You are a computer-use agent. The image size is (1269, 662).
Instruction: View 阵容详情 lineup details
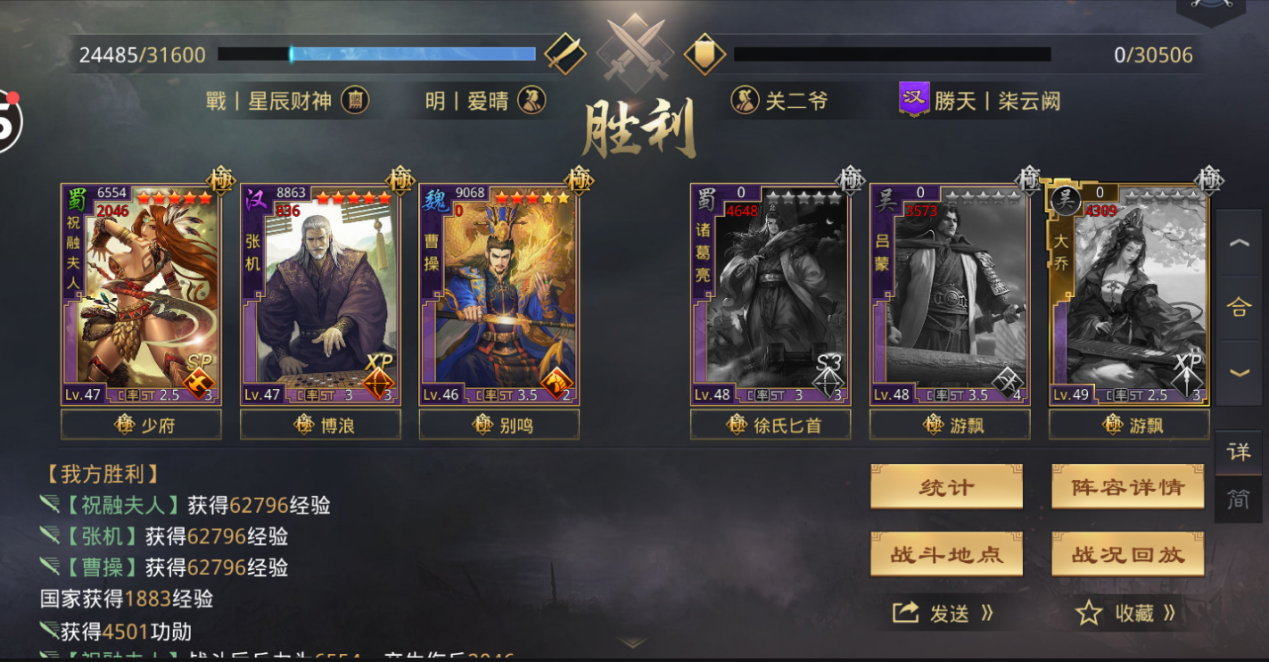(x=1127, y=487)
